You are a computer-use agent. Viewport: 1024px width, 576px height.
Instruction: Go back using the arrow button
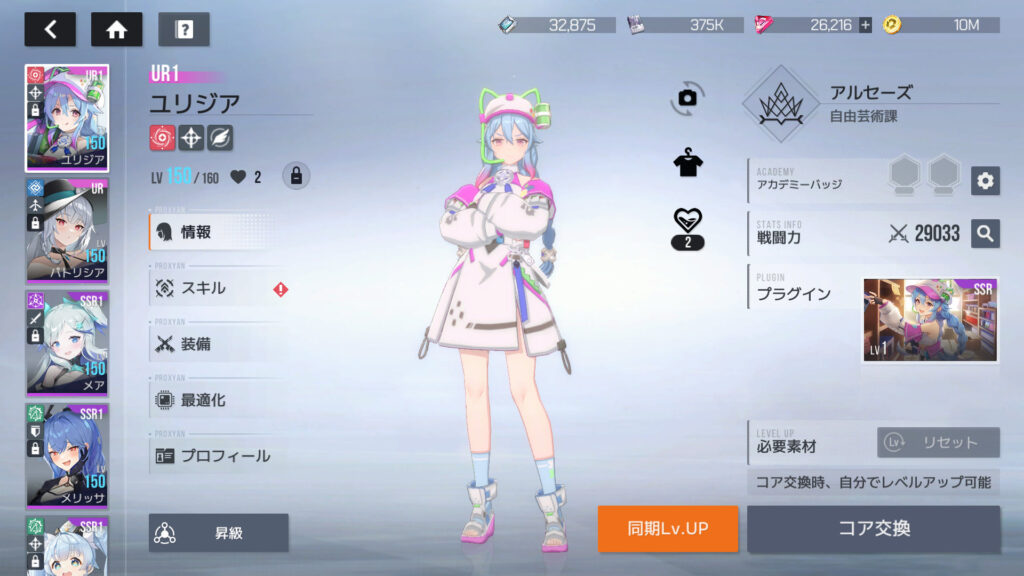pyautogui.click(x=50, y=29)
